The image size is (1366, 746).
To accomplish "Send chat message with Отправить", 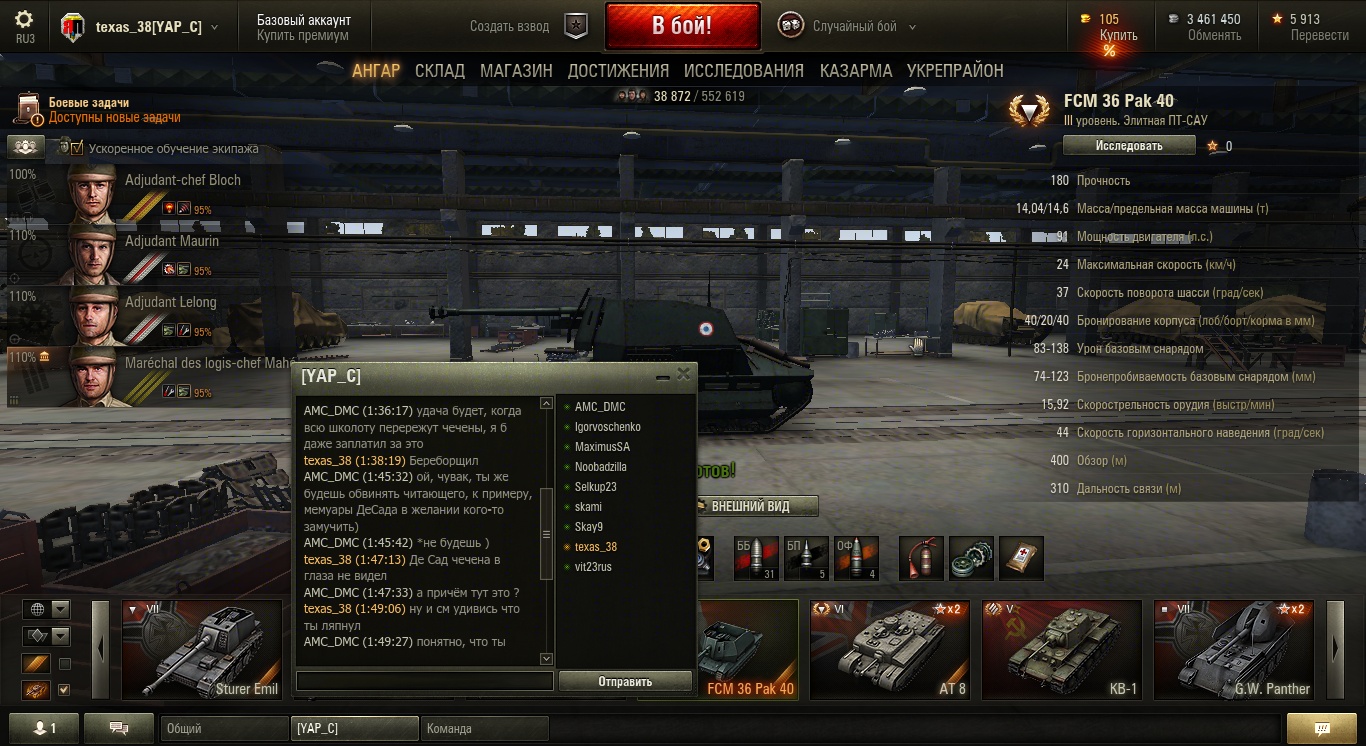I will 625,682.
